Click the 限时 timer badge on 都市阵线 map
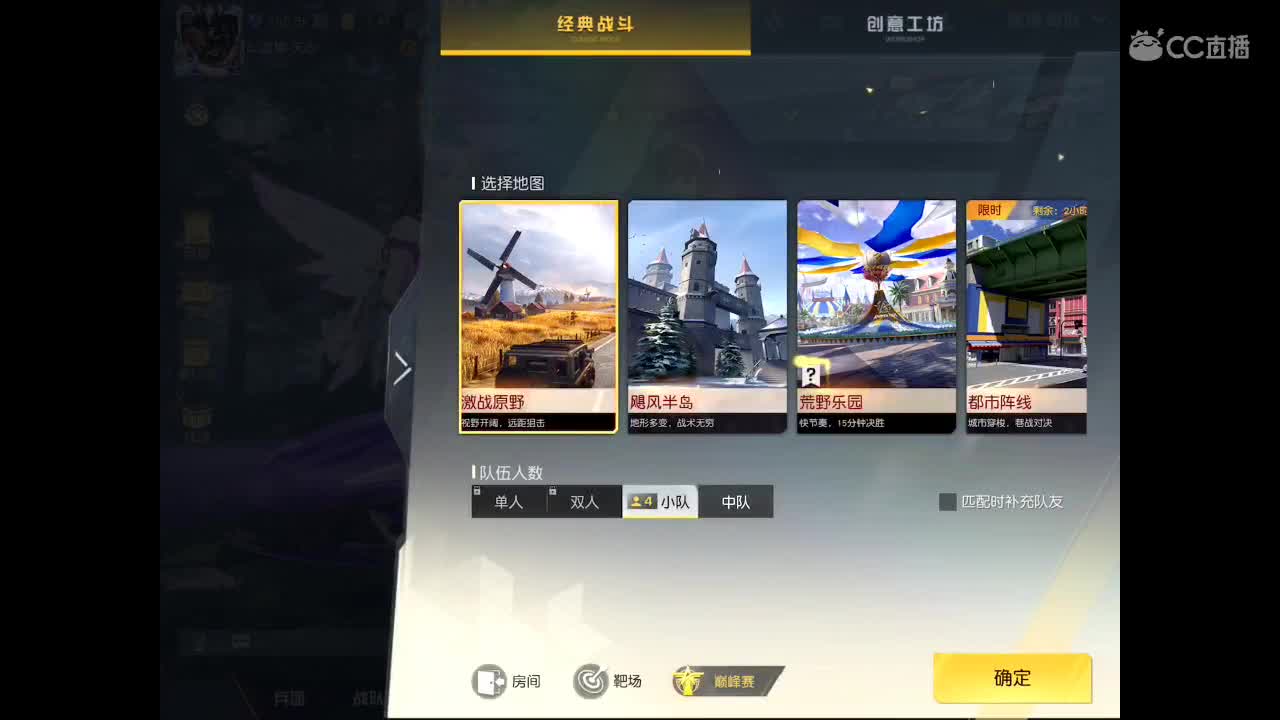 click(x=989, y=210)
